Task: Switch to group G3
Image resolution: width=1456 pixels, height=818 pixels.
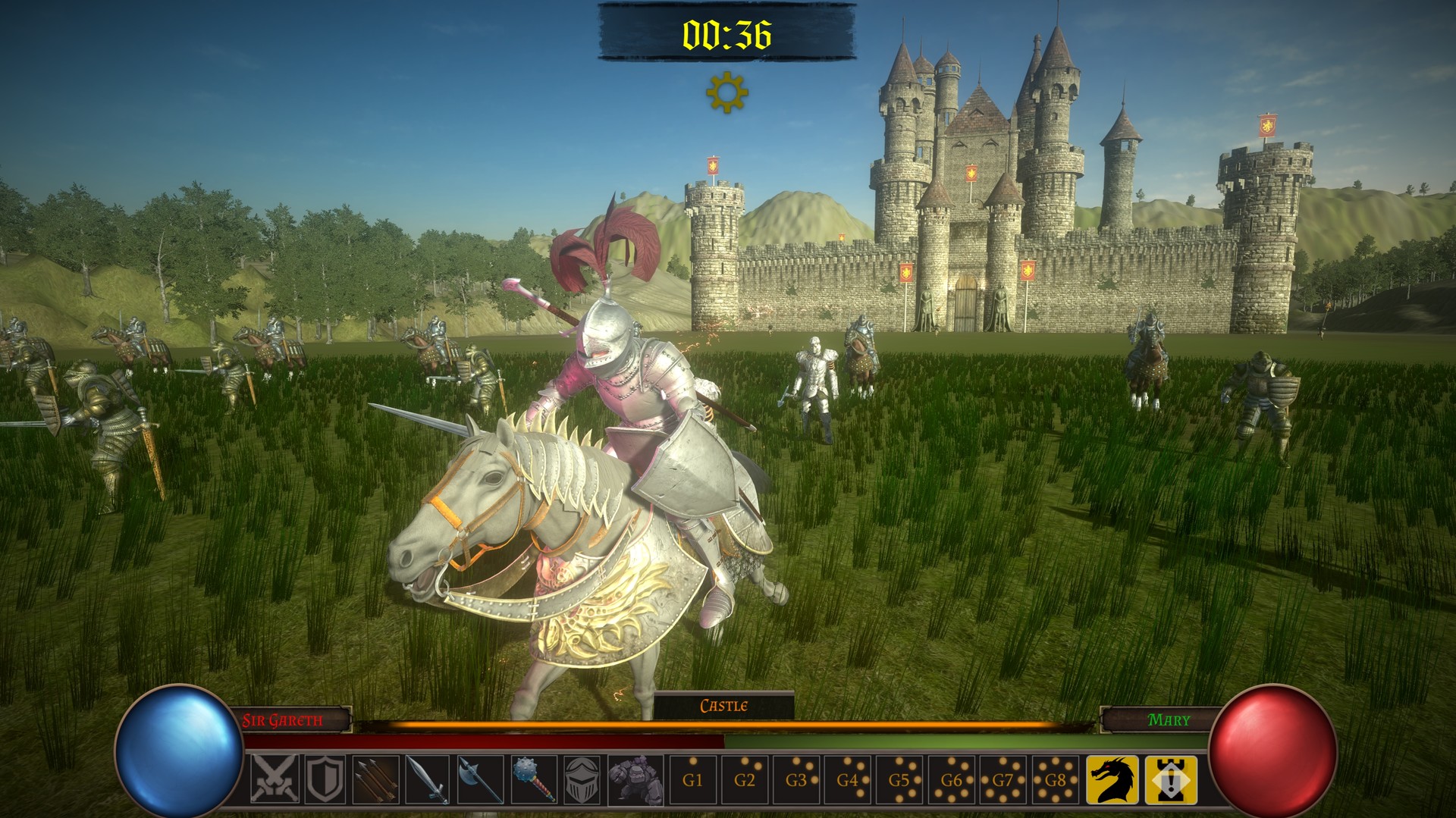Action: (x=796, y=779)
